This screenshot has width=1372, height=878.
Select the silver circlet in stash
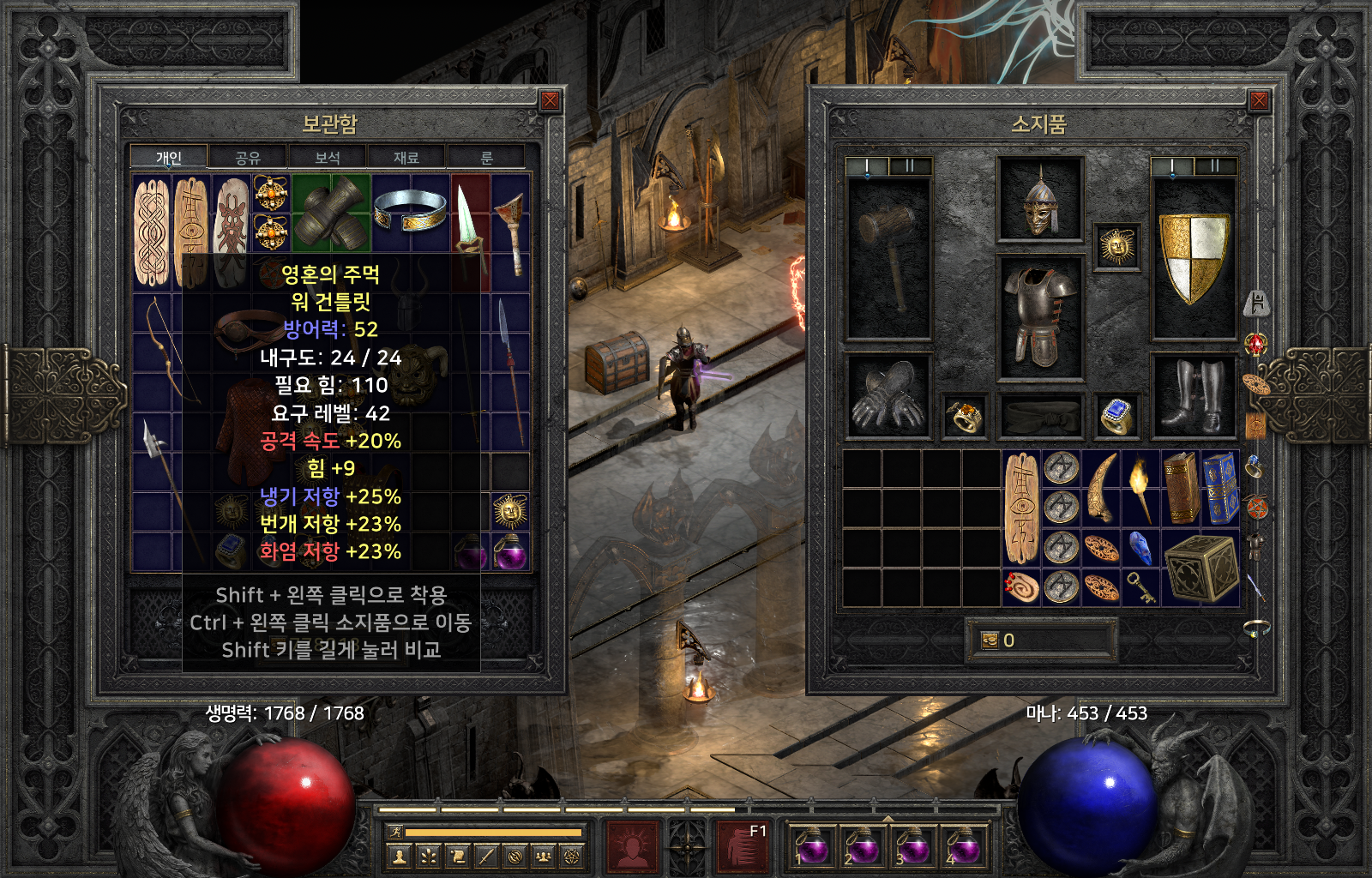[410, 211]
